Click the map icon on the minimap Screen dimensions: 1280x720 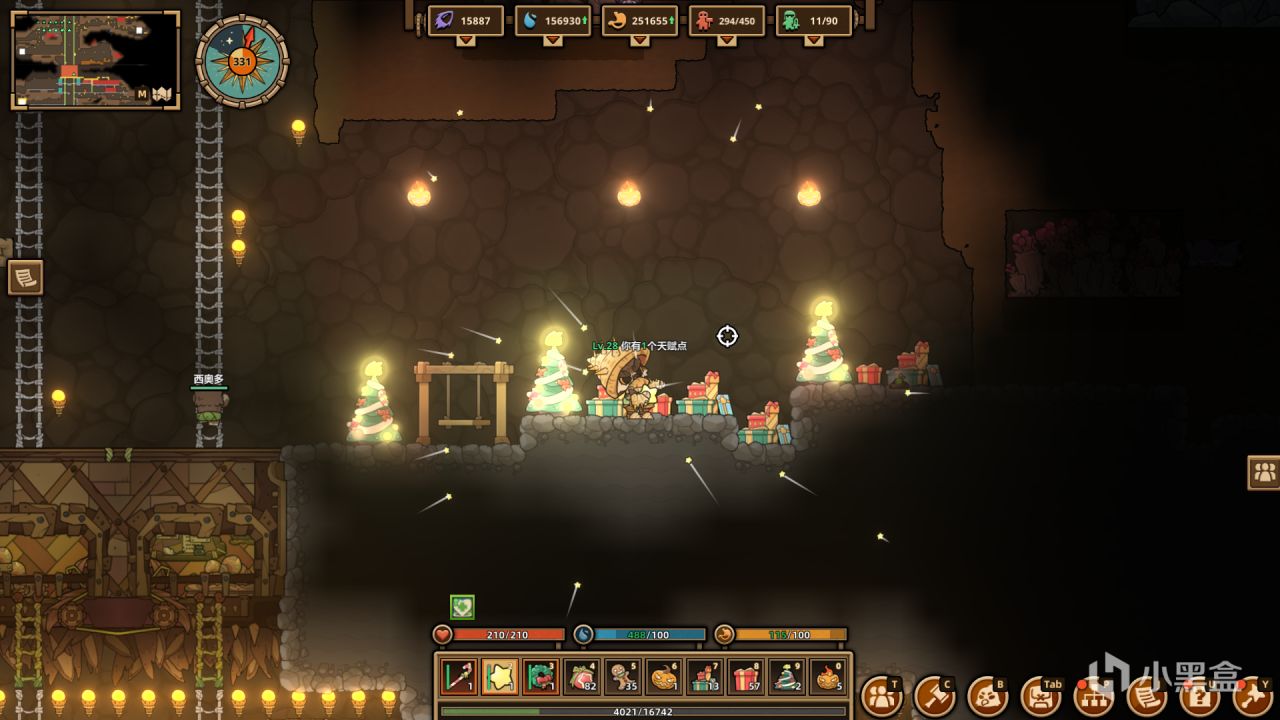[x=162, y=94]
